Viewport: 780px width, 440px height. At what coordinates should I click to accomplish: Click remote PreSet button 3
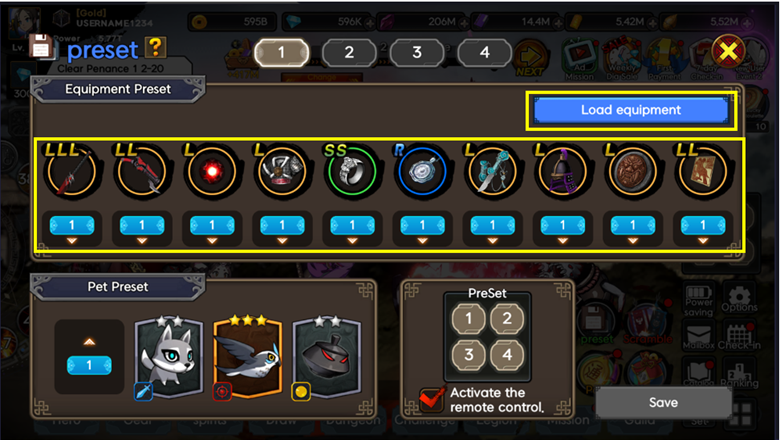tap(470, 355)
